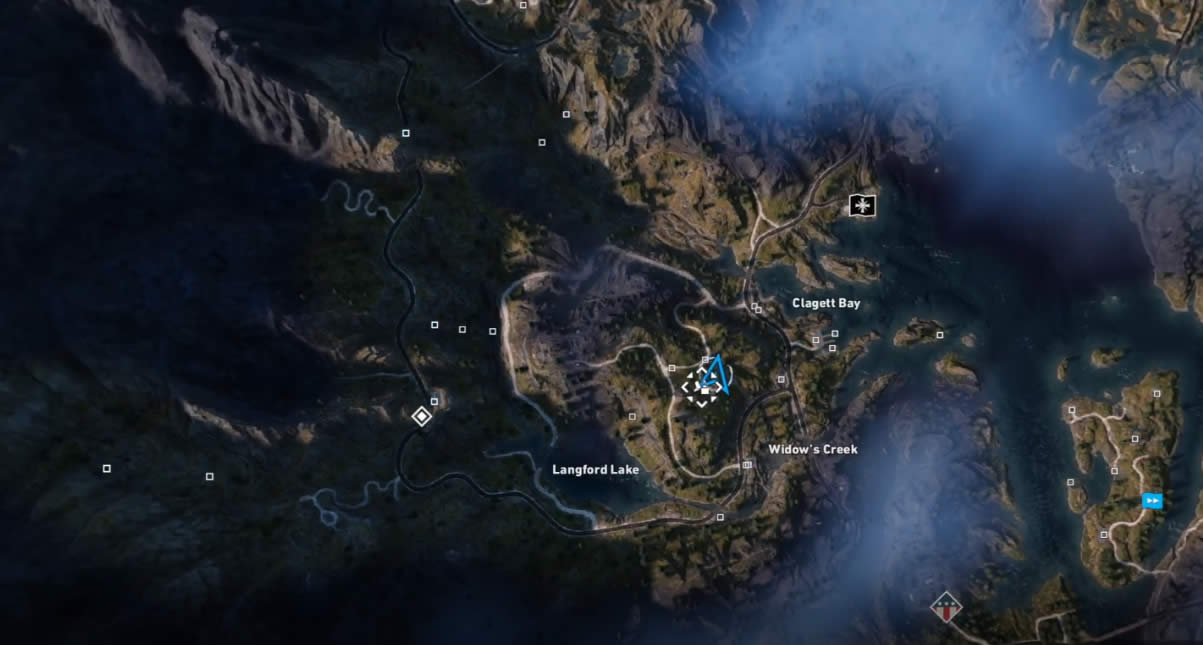Select the Langford Lake location label
The width and height of the screenshot is (1203, 645).
[595, 469]
